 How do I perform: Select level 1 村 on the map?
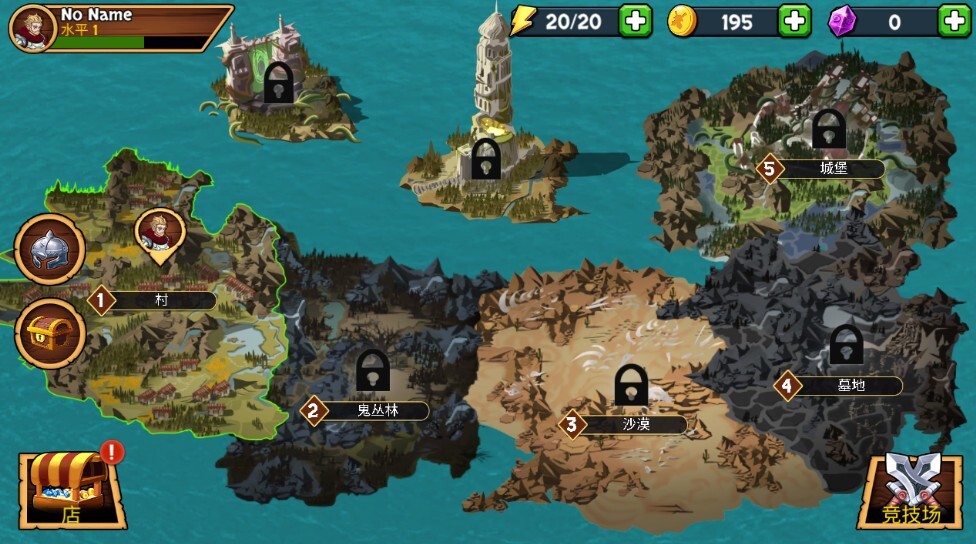point(153,300)
